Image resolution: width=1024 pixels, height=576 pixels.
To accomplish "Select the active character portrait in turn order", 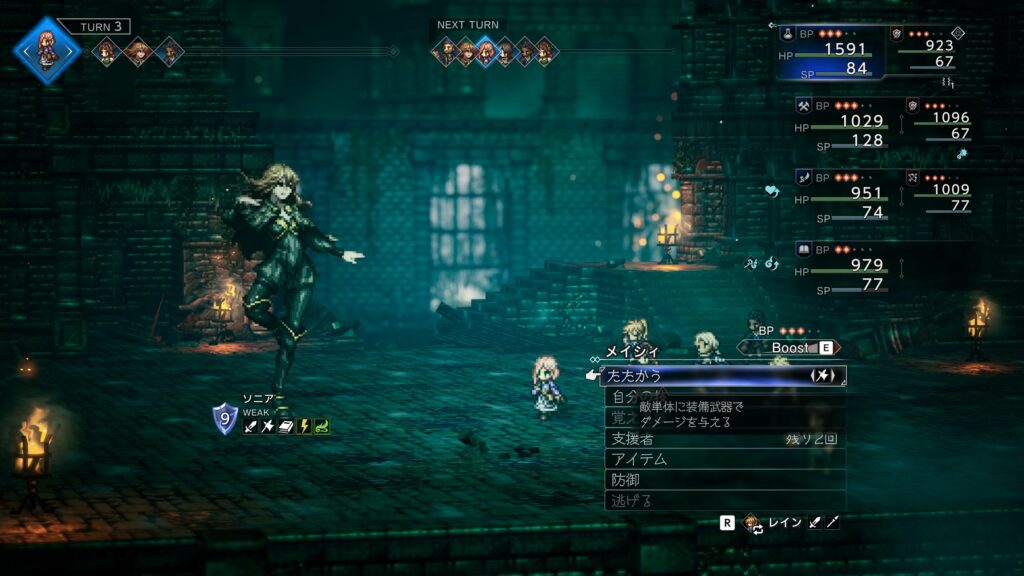I will coord(46,48).
